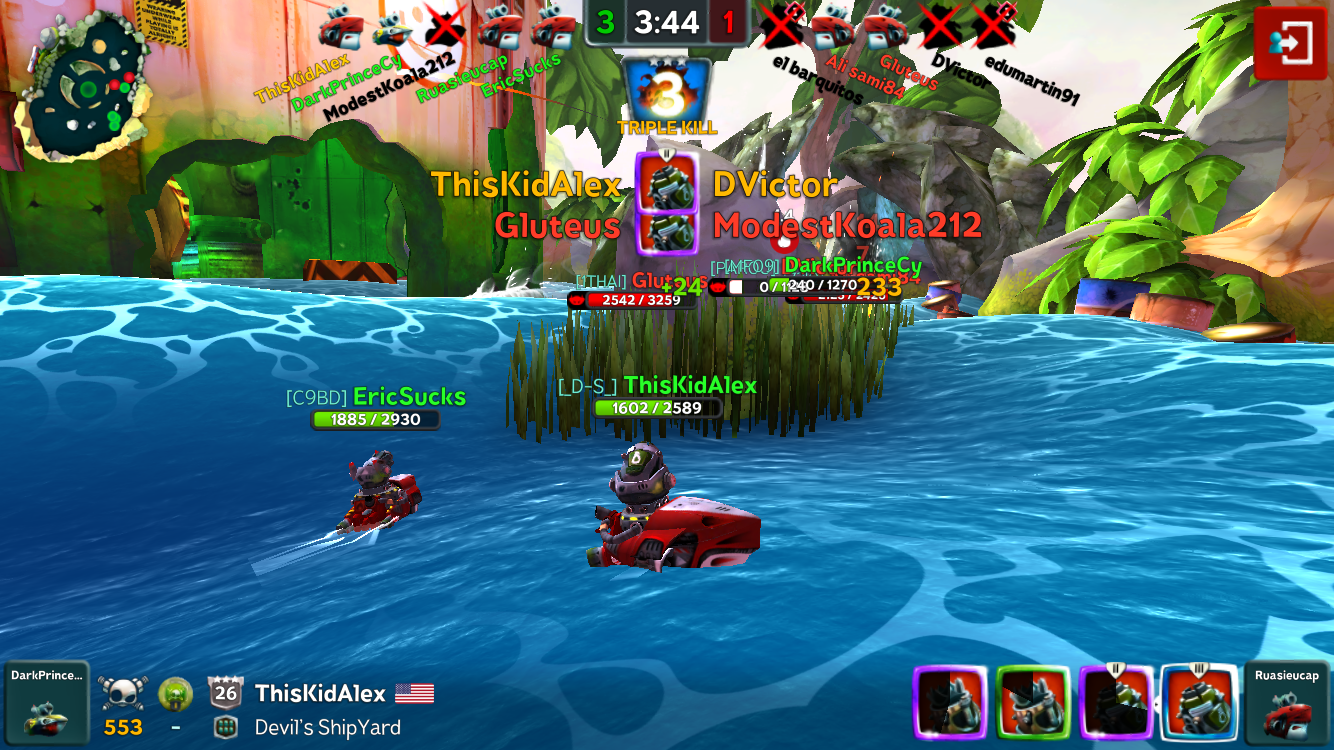The height and width of the screenshot is (750, 1334).
Task: Switch spectating to DarkPrince ship tile
Action: (46, 702)
